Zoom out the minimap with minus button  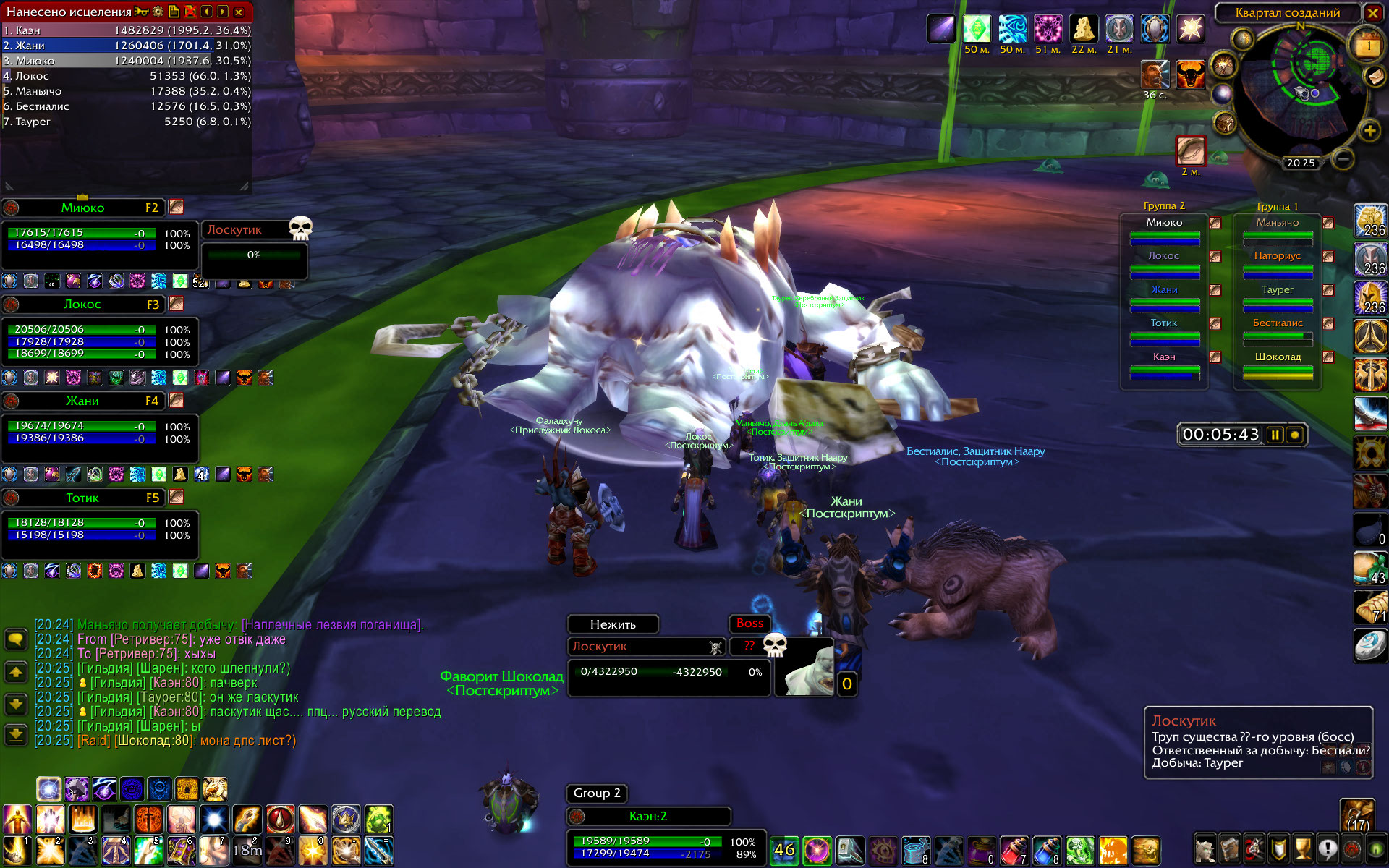coord(1343,158)
